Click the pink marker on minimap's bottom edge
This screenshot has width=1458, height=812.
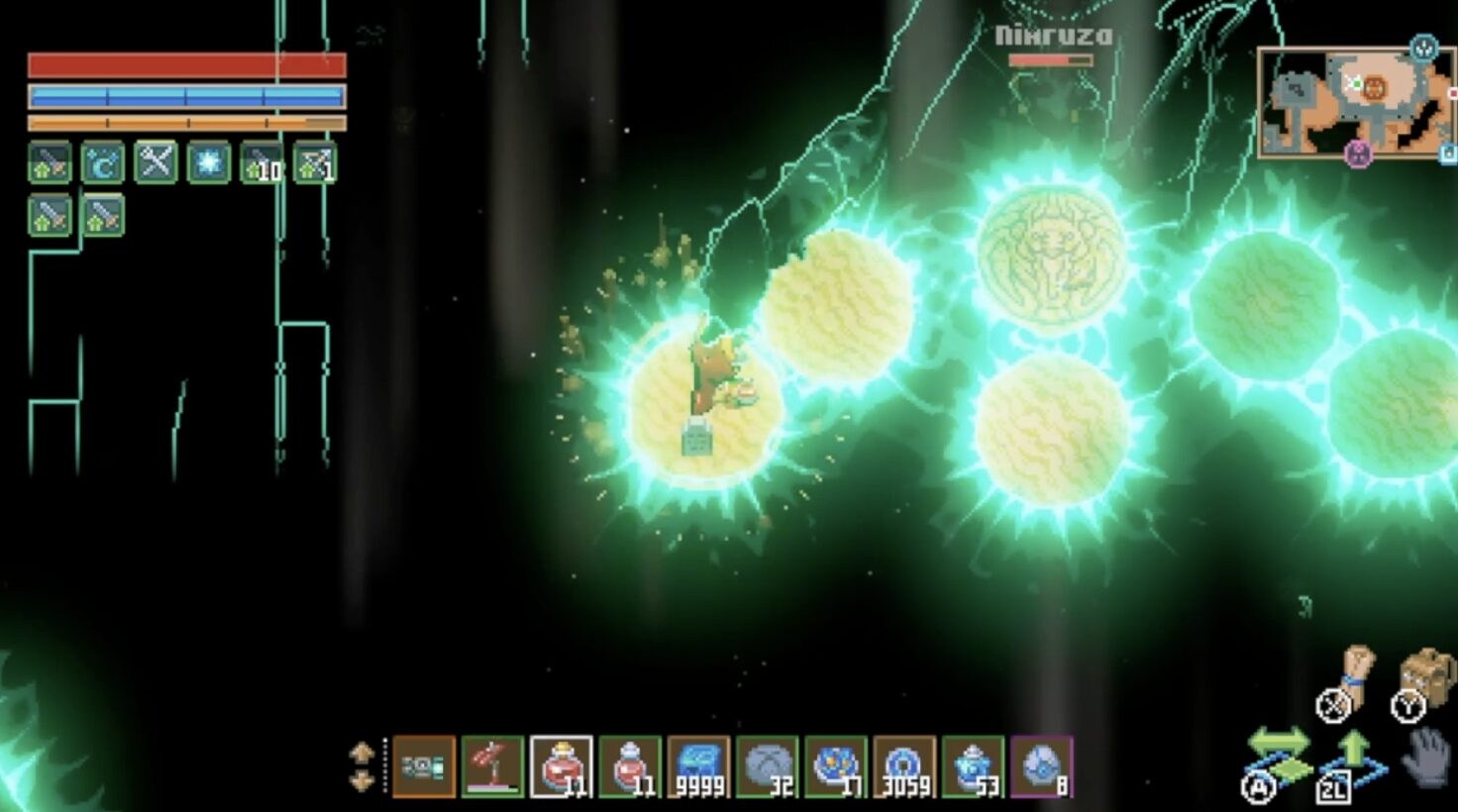click(x=1357, y=154)
